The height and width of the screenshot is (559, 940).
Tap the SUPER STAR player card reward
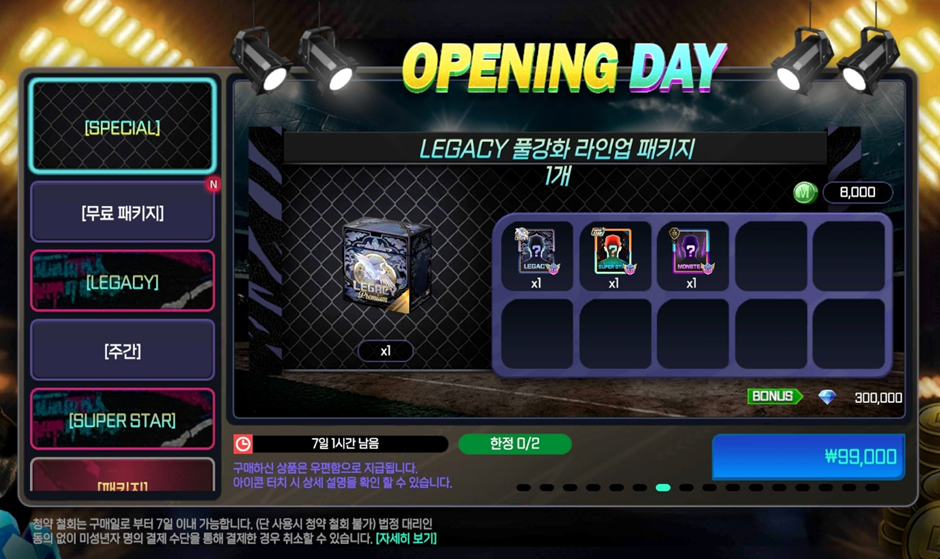point(613,252)
